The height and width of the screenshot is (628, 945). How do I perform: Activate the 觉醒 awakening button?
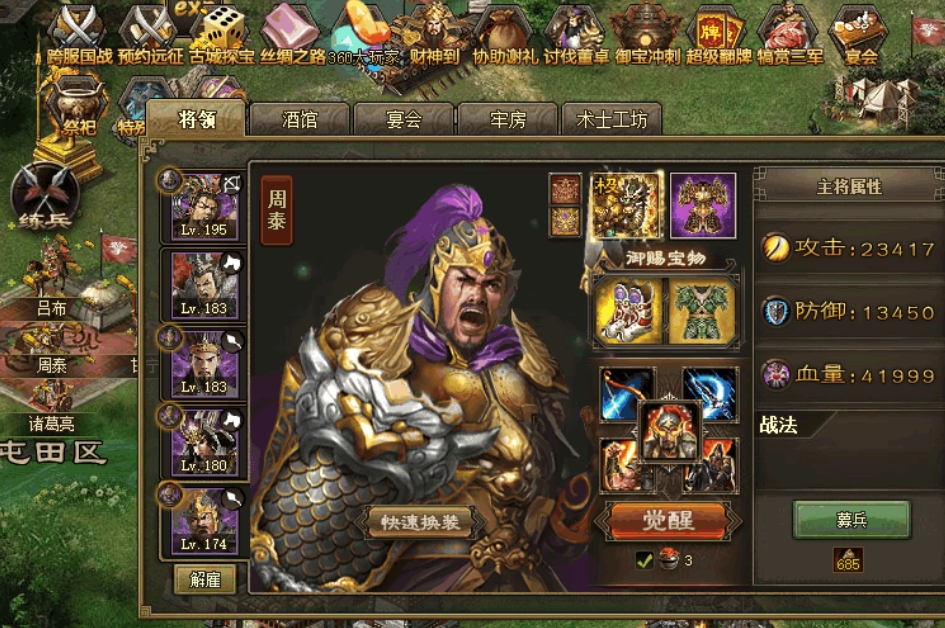(667, 520)
